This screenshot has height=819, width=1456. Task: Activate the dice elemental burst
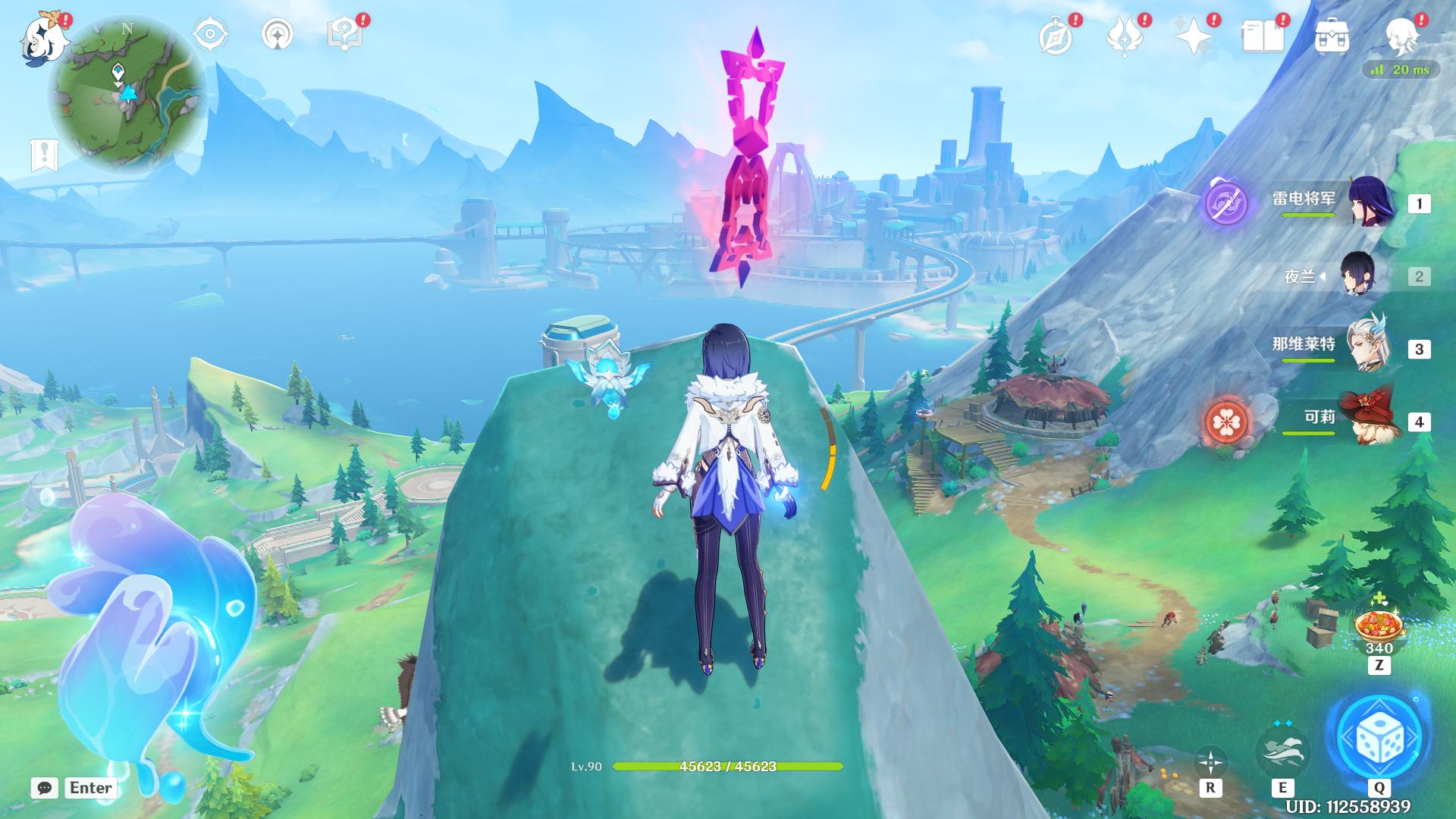tap(1378, 736)
